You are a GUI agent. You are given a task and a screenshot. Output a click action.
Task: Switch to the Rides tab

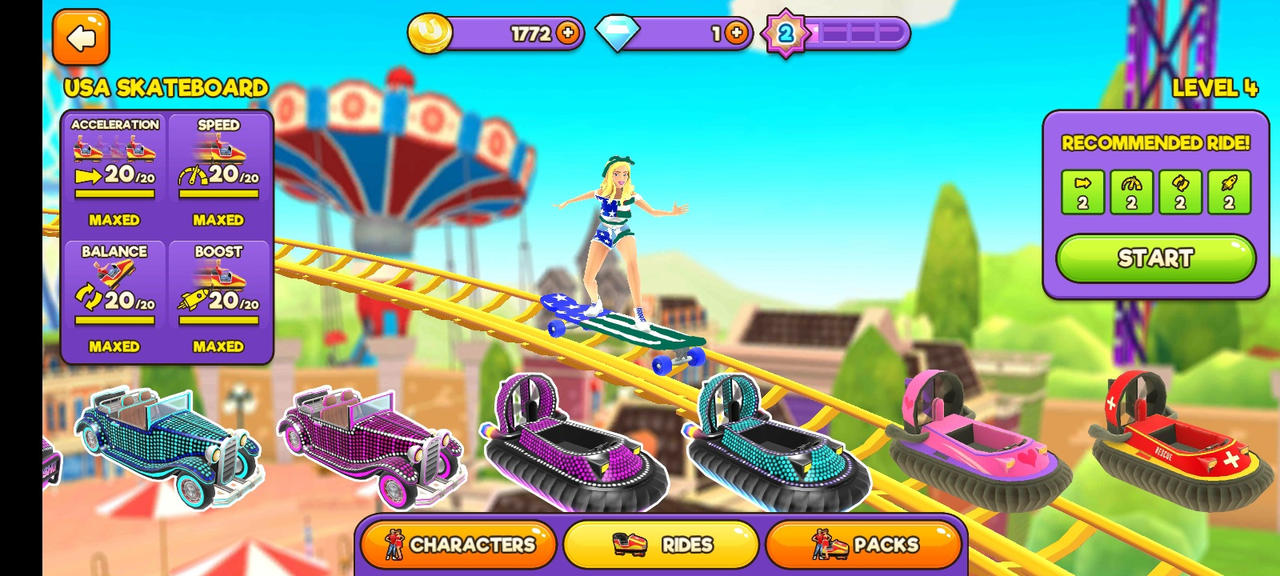pyautogui.click(x=661, y=545)
